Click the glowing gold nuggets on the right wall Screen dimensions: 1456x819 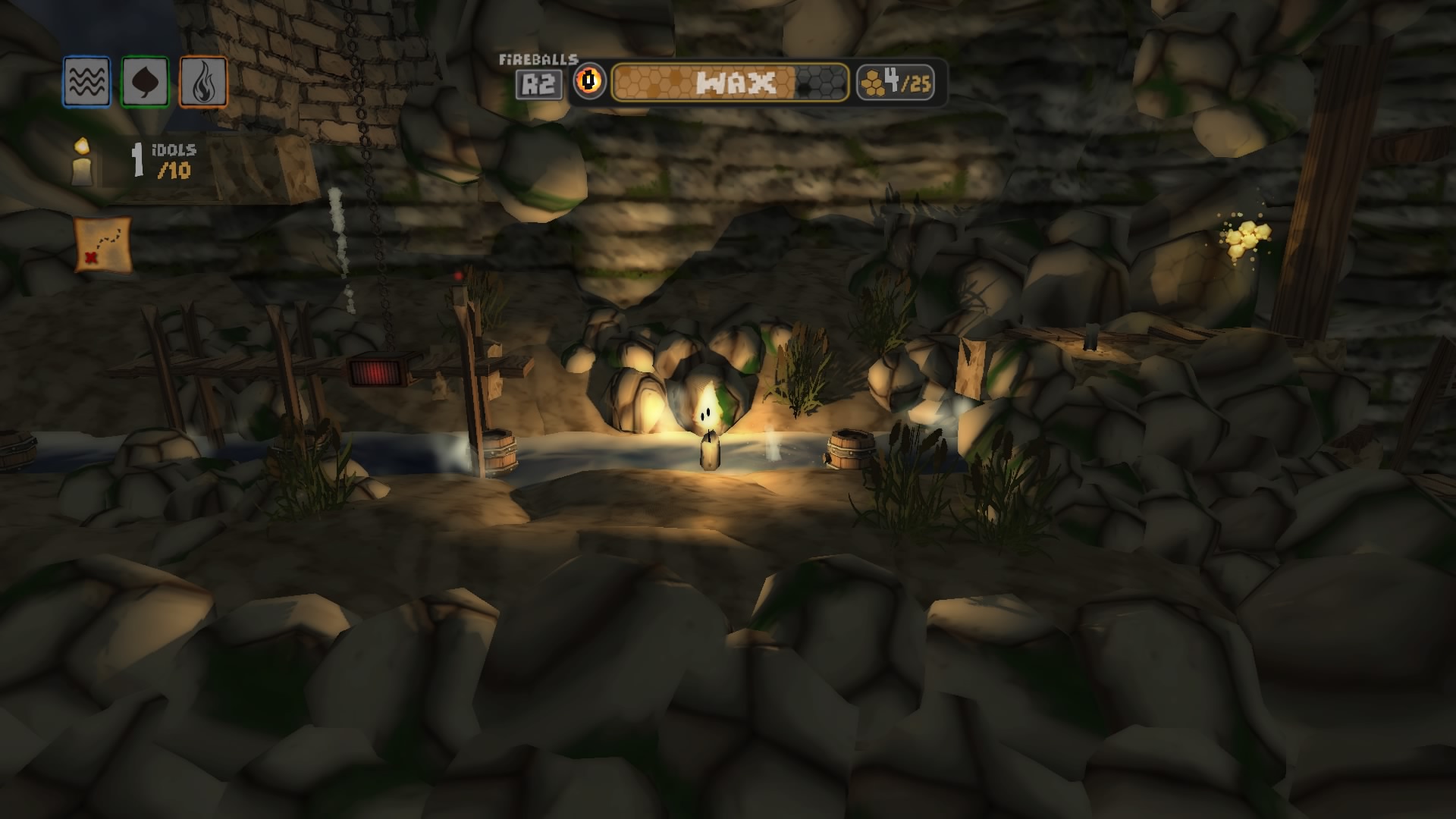tap(1249, 239)
